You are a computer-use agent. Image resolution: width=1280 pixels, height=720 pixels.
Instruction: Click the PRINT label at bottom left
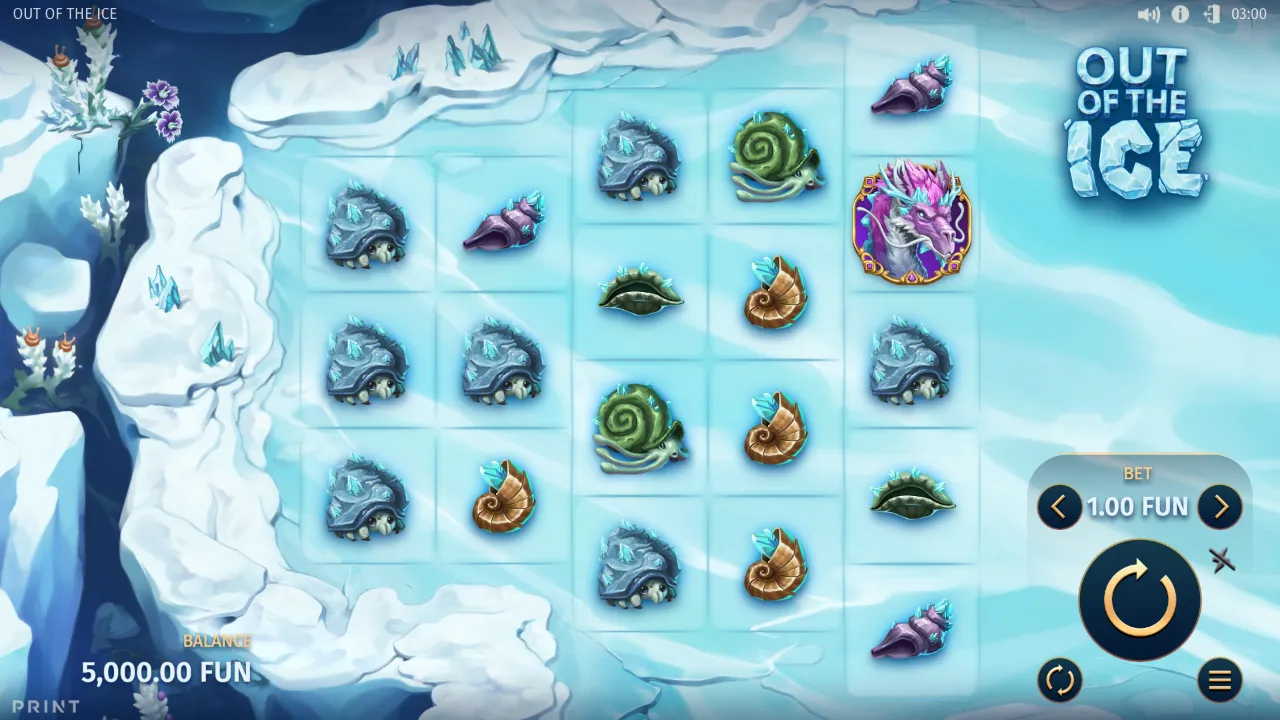44,706
